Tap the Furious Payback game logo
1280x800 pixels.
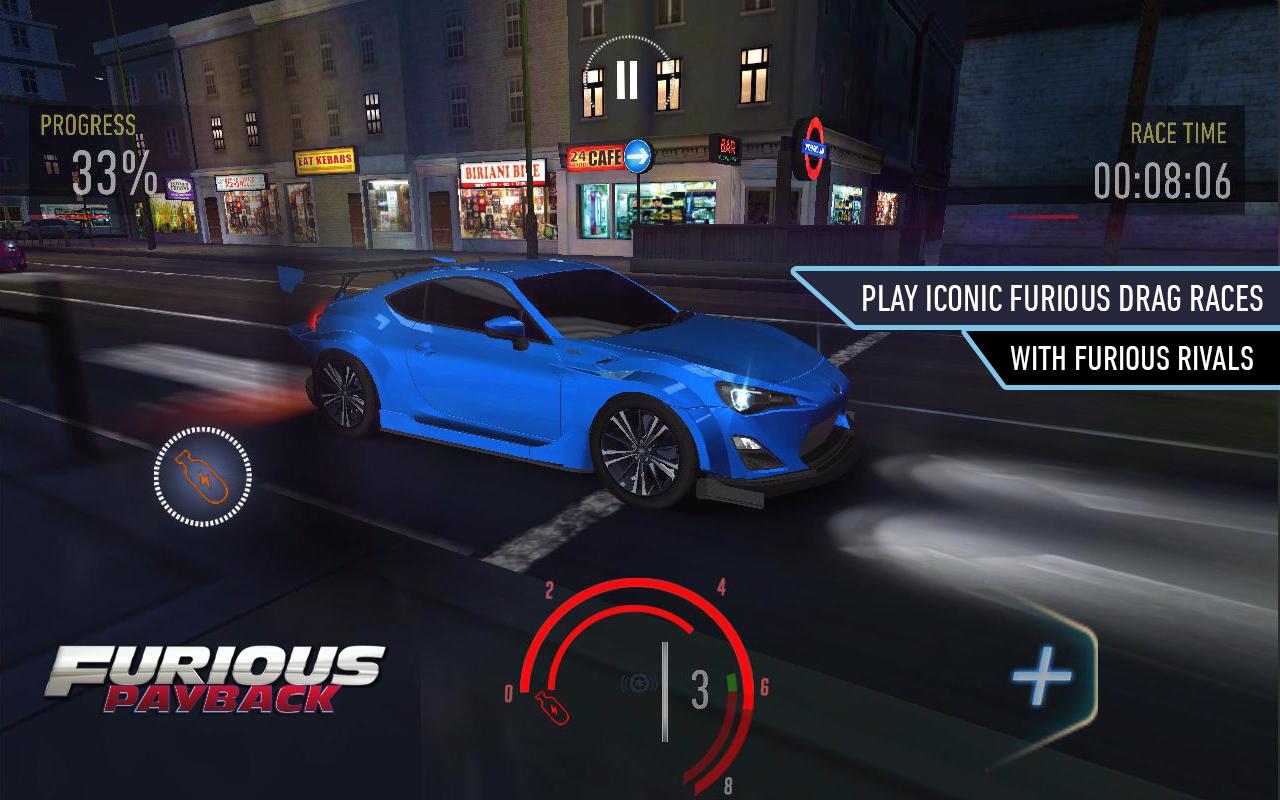tap(215, 680)
